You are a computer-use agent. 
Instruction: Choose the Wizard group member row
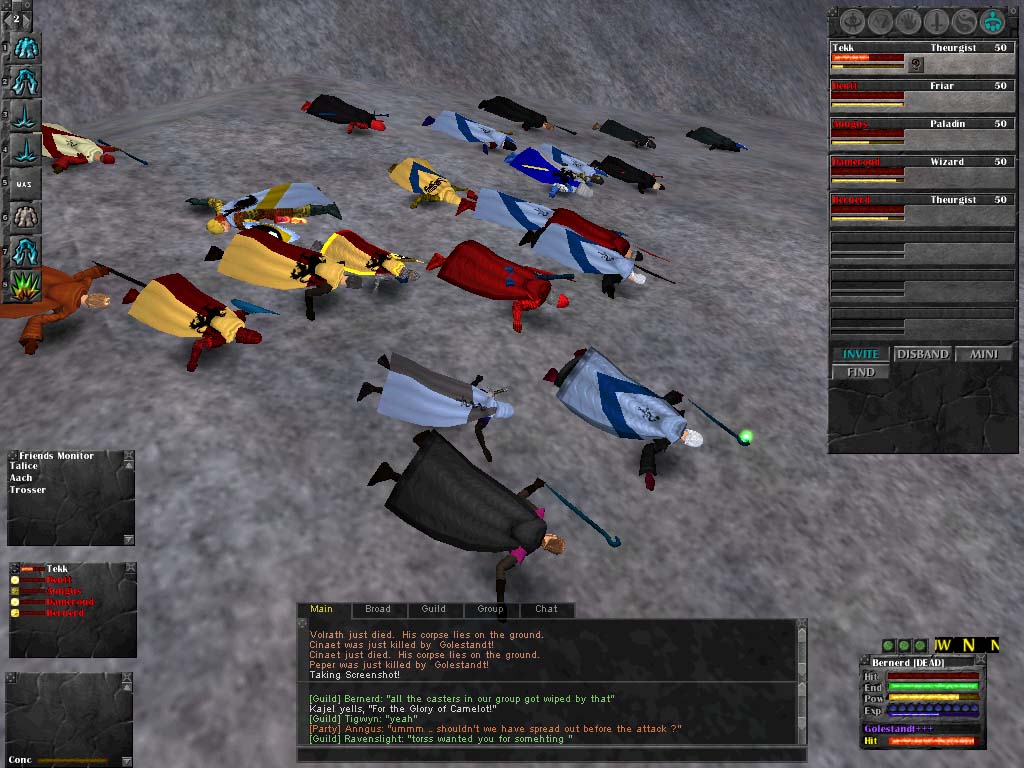pyautogui.click(x=920, y=162)
